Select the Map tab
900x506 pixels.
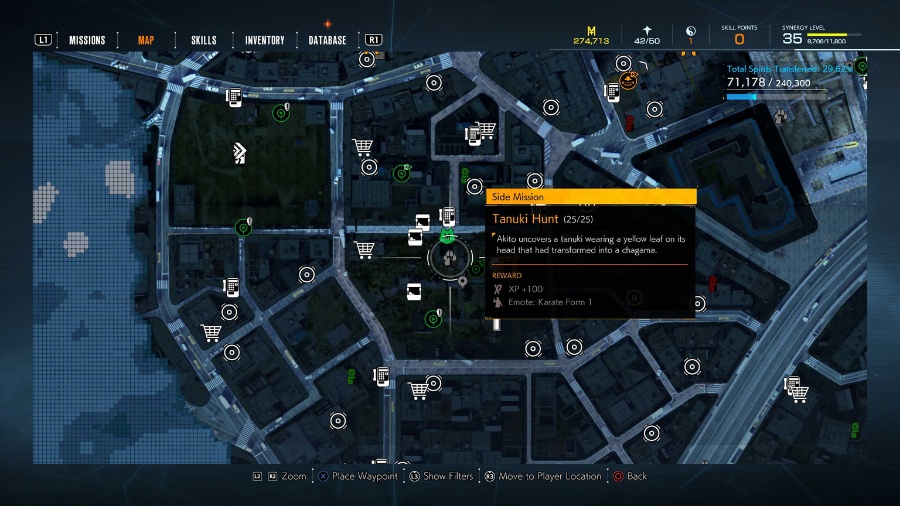point(146,41)
